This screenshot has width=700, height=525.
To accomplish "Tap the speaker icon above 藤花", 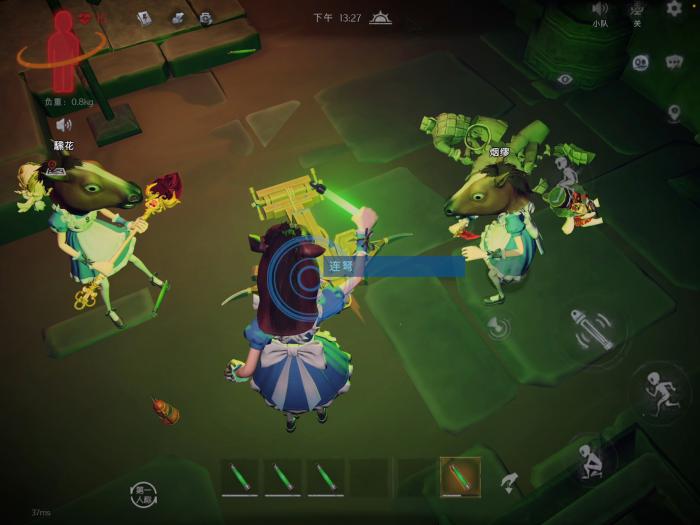I will tap(64, 124).
